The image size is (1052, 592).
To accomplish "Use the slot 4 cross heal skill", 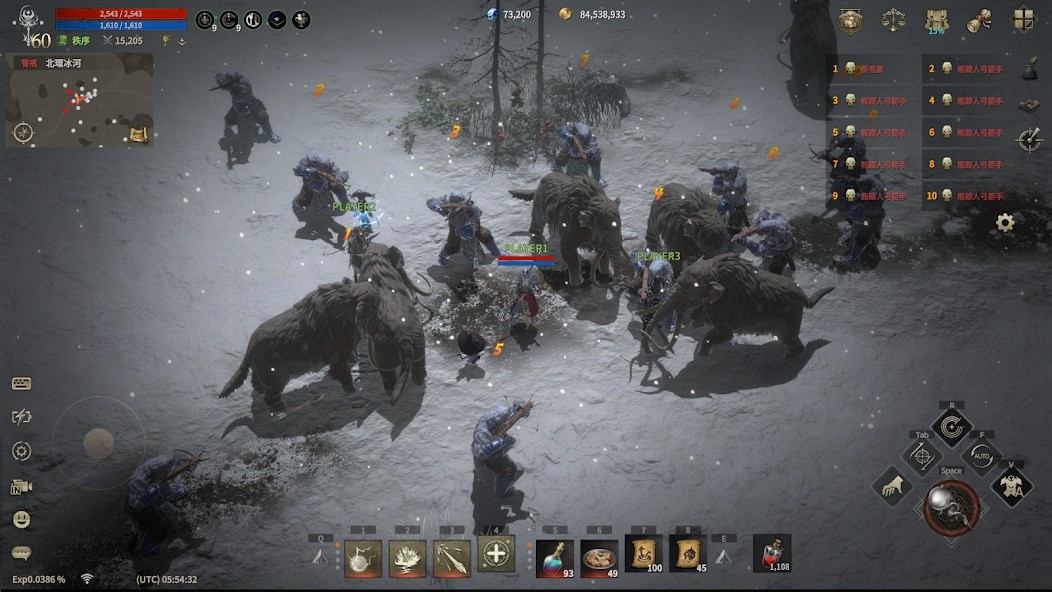I will 496,553.
